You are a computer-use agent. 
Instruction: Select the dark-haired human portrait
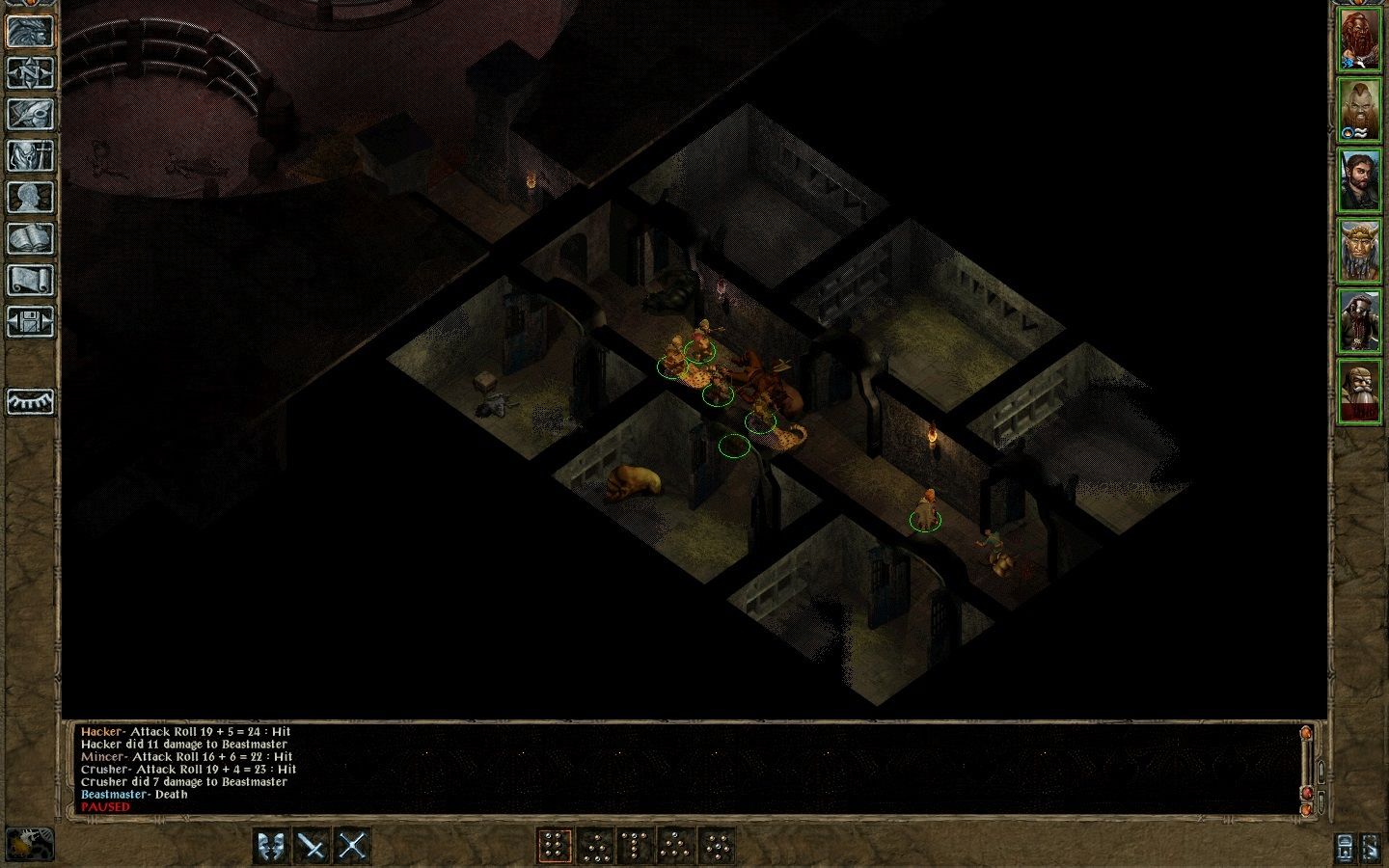pos(1360,180)
